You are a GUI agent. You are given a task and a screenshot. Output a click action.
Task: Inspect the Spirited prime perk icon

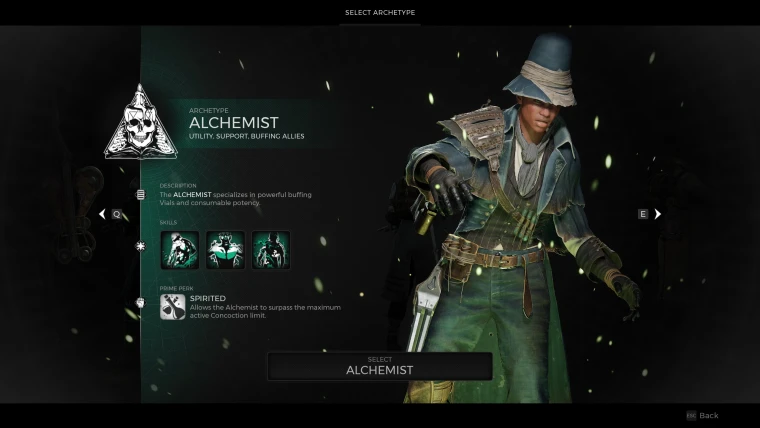coord(172,307)
